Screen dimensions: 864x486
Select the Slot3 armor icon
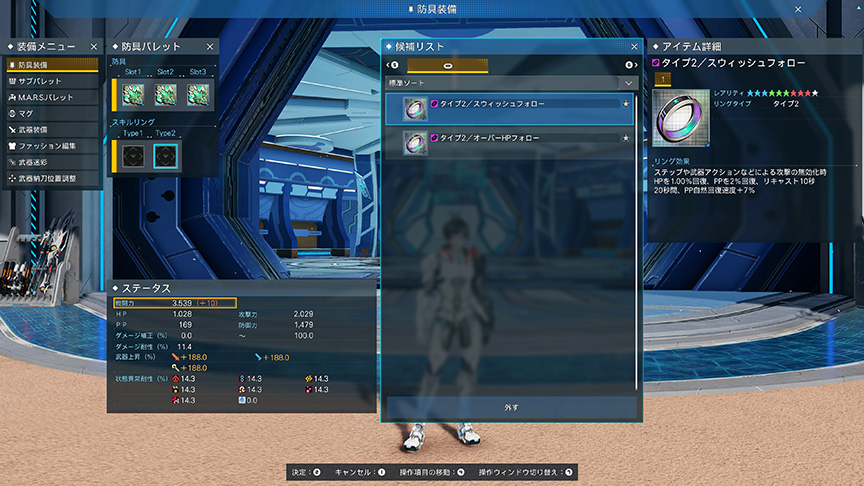tap(197, 94)
